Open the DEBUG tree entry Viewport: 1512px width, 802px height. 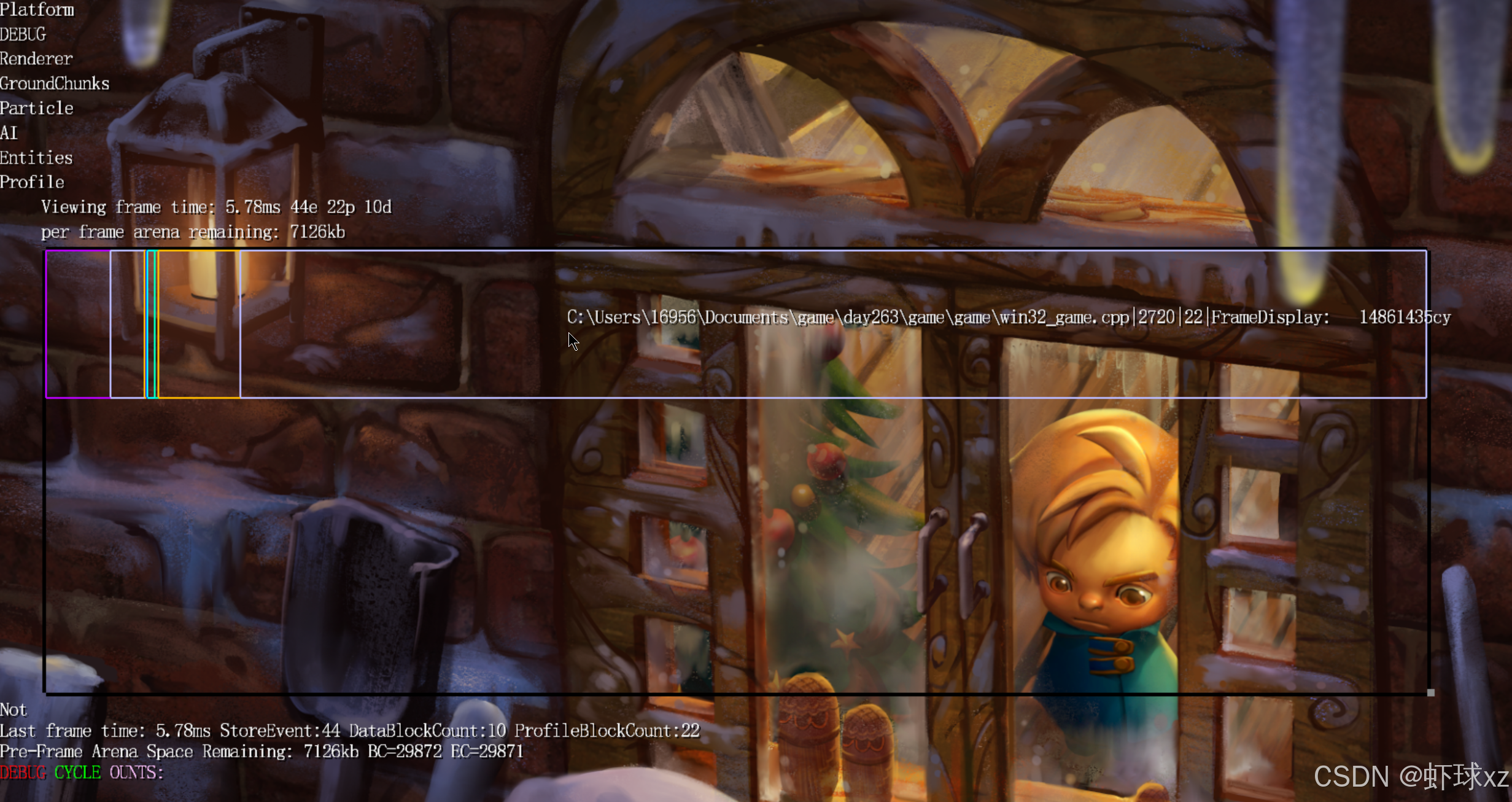tap(23, 34)
